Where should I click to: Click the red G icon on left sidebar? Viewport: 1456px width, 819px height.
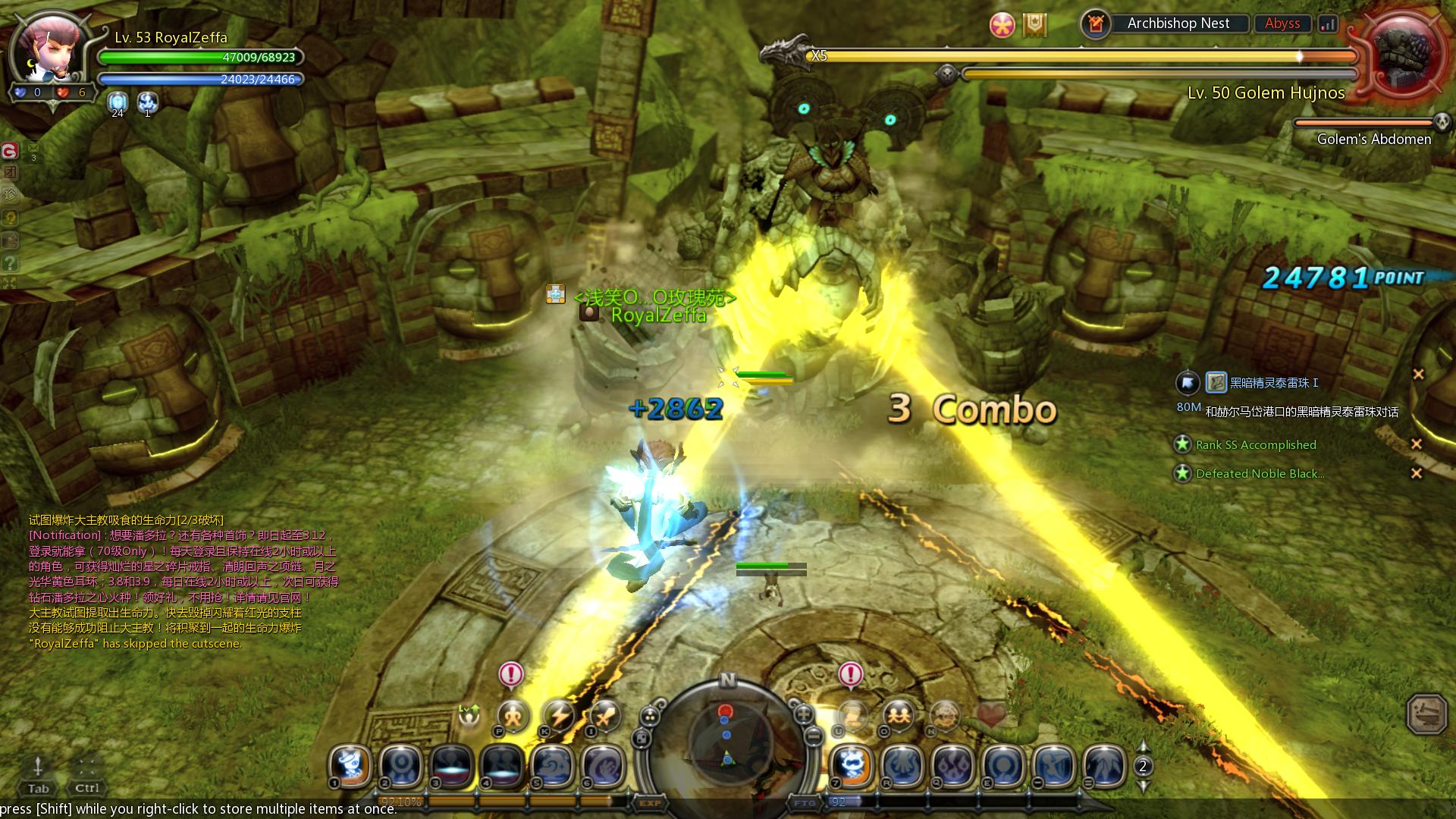pyautogui.click(x=10, y=151)
